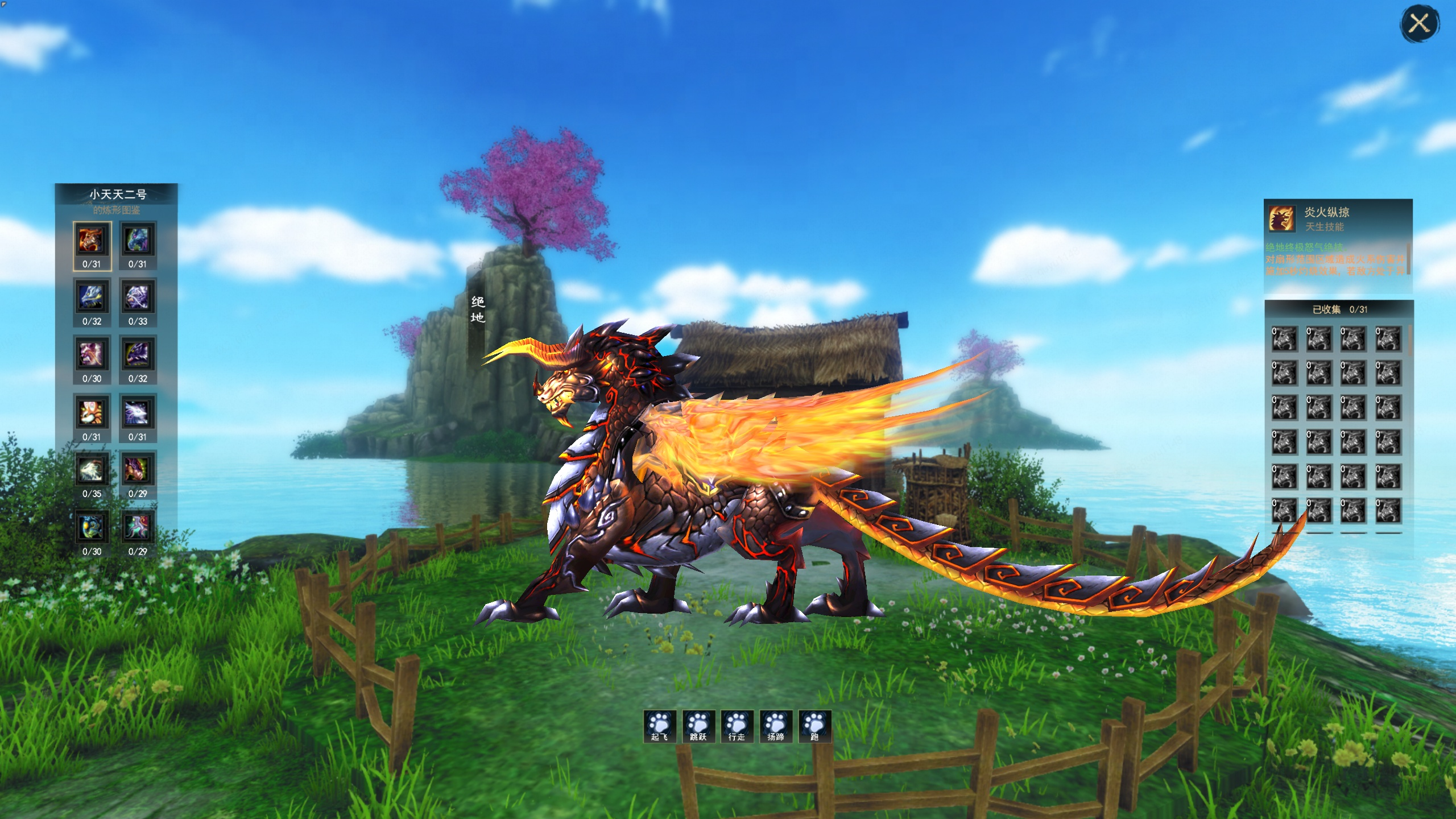Click the skill description scrollbar

point(1408,259)
